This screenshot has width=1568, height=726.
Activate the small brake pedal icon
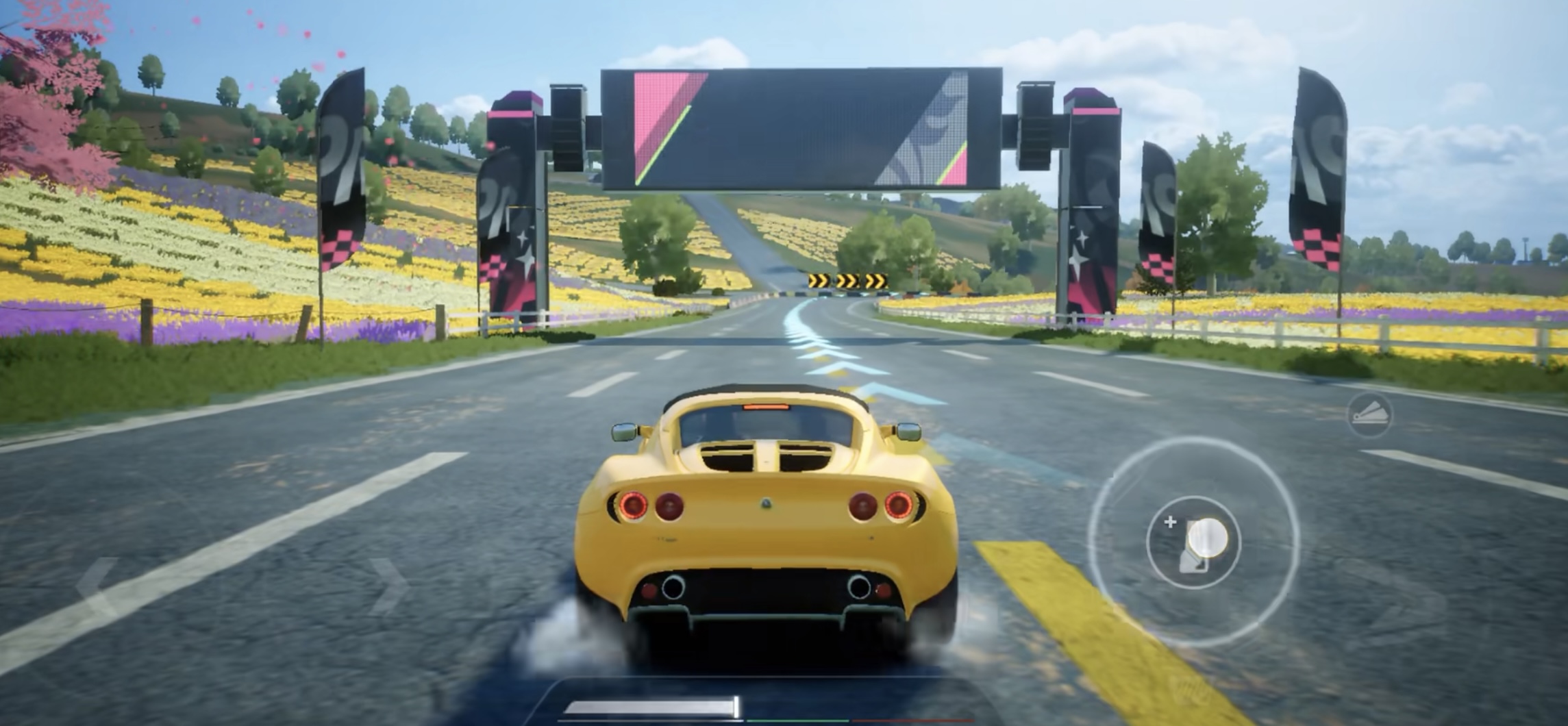point(1369,414)
